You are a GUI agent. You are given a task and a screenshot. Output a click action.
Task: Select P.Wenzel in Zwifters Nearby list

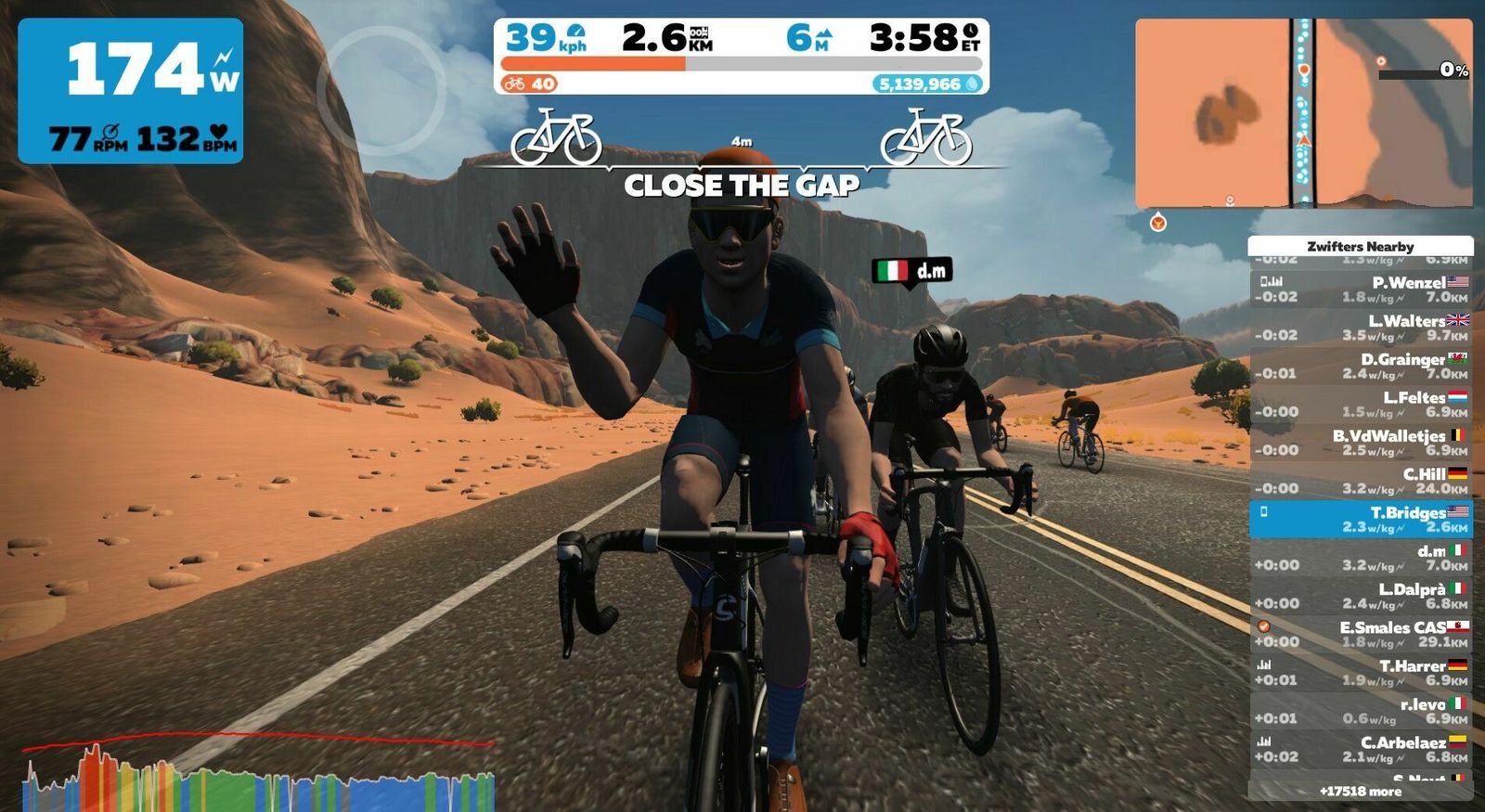(1361, 290)
